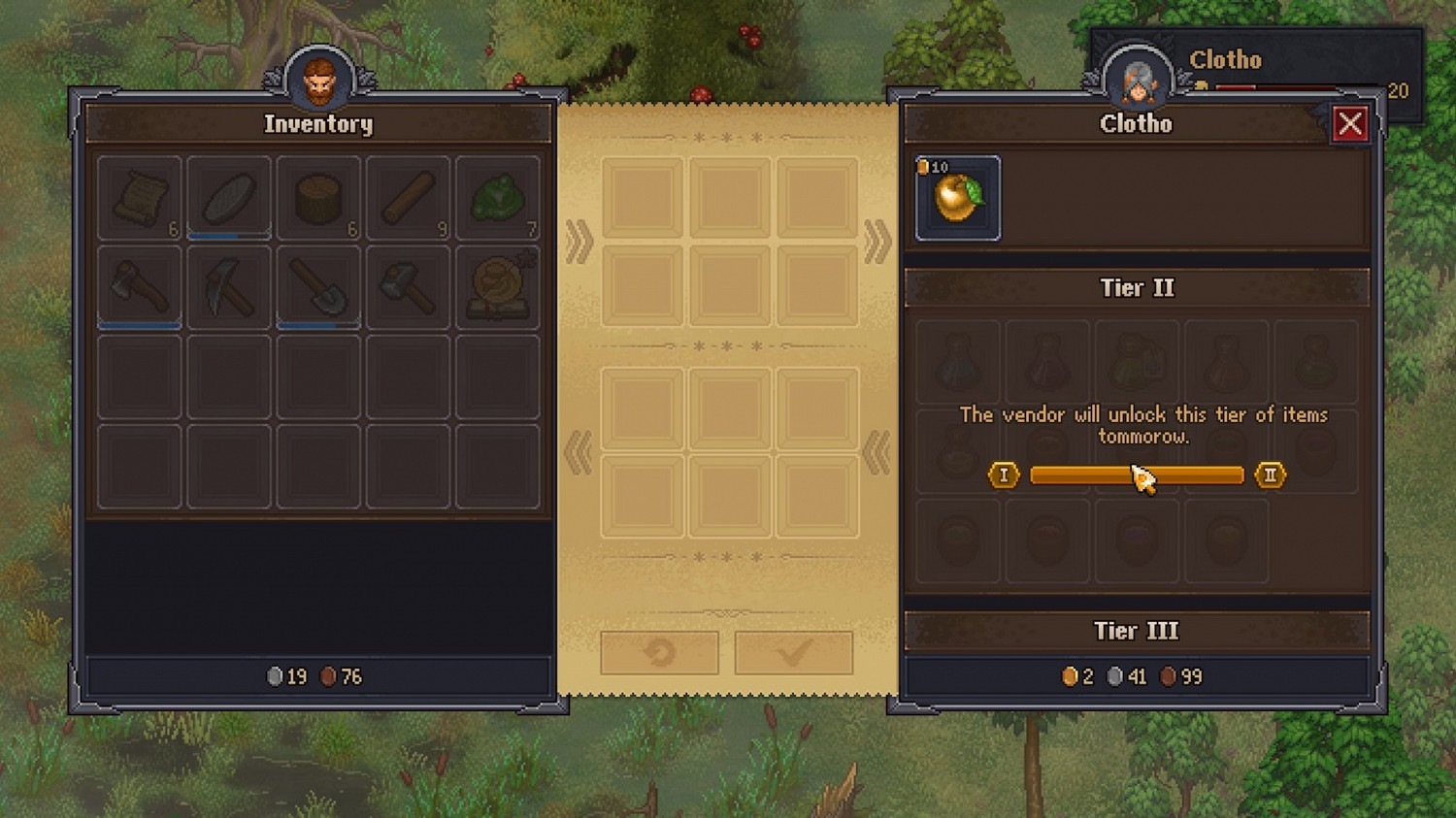Select the golden seal stamp item
This screenshot has height=818, width=1456.
click(x=497, y=287)
